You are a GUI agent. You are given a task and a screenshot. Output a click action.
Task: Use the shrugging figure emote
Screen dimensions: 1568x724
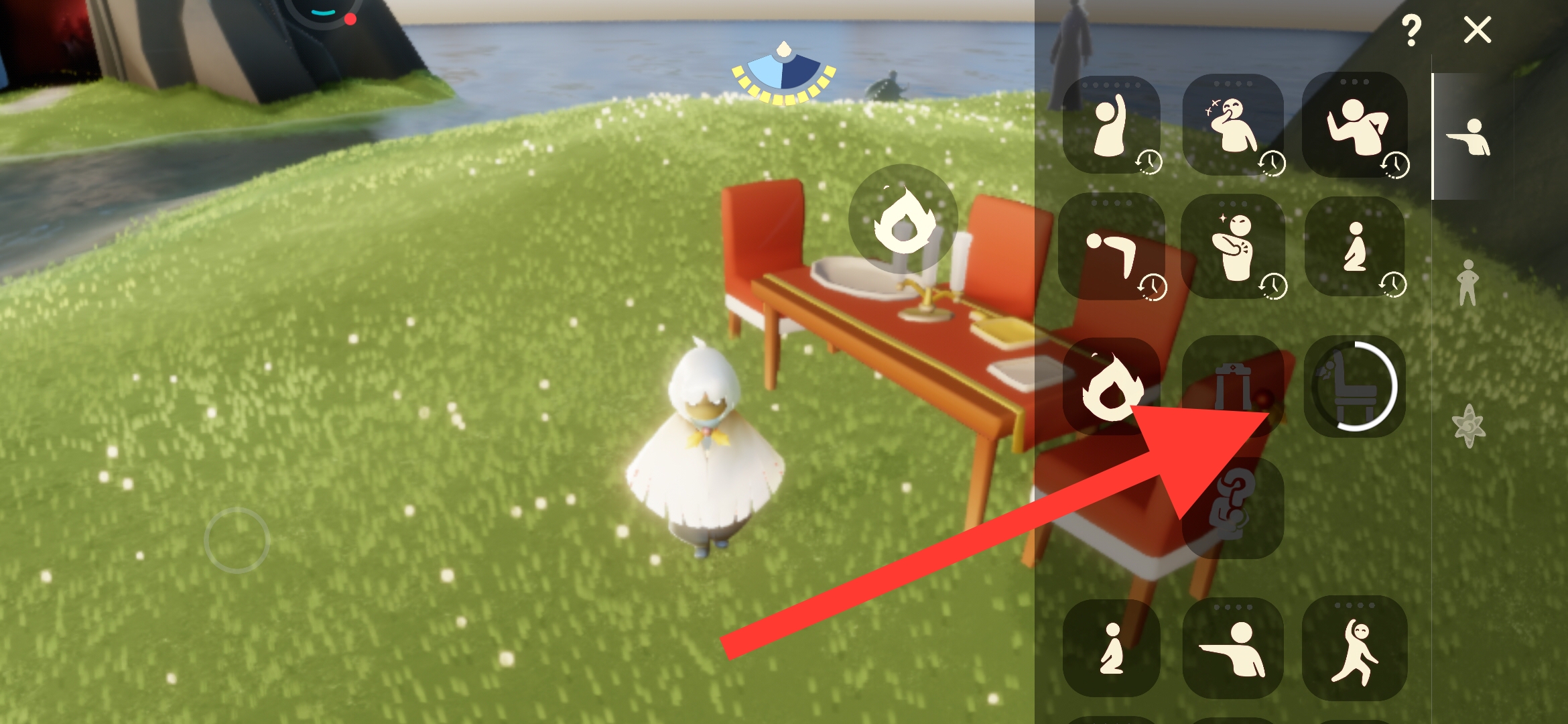[x=1354, y=125]
